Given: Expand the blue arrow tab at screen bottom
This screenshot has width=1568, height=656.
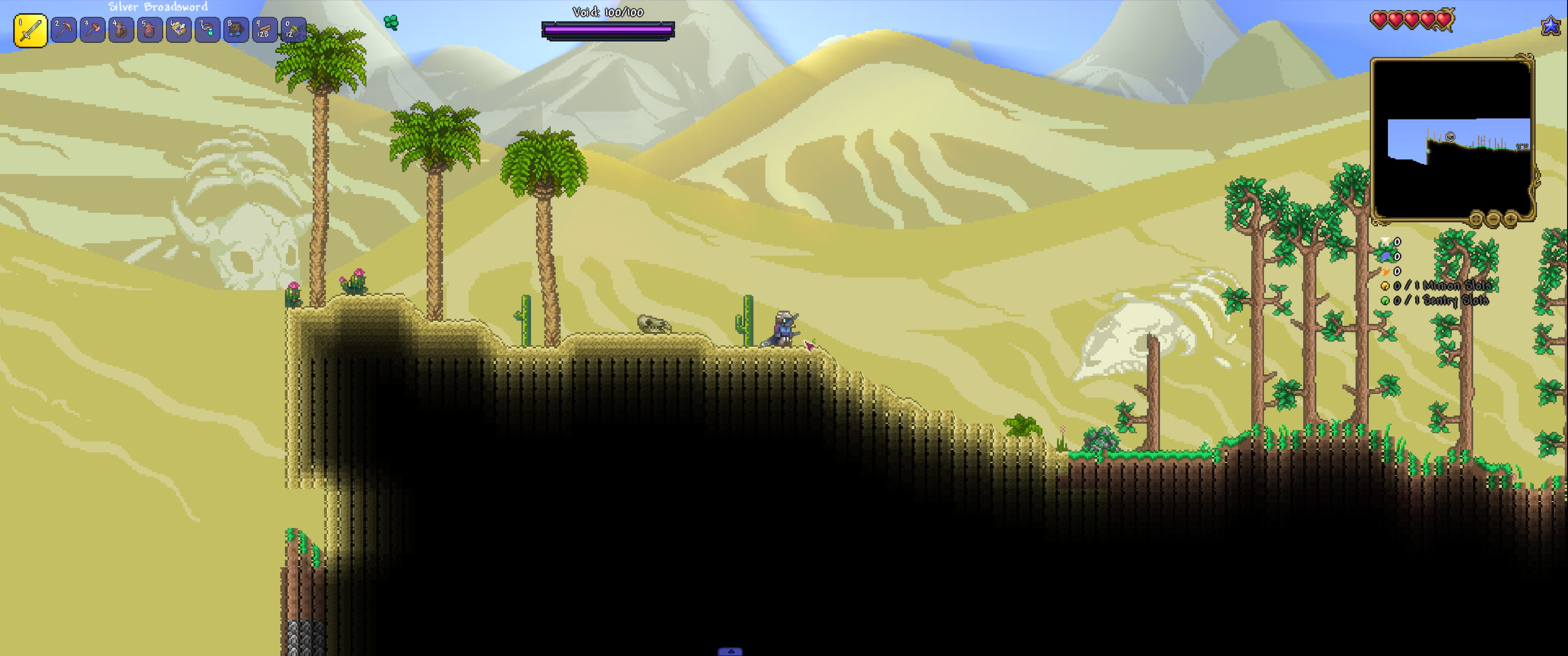Looking at the screenshot, I should point(730,652).
